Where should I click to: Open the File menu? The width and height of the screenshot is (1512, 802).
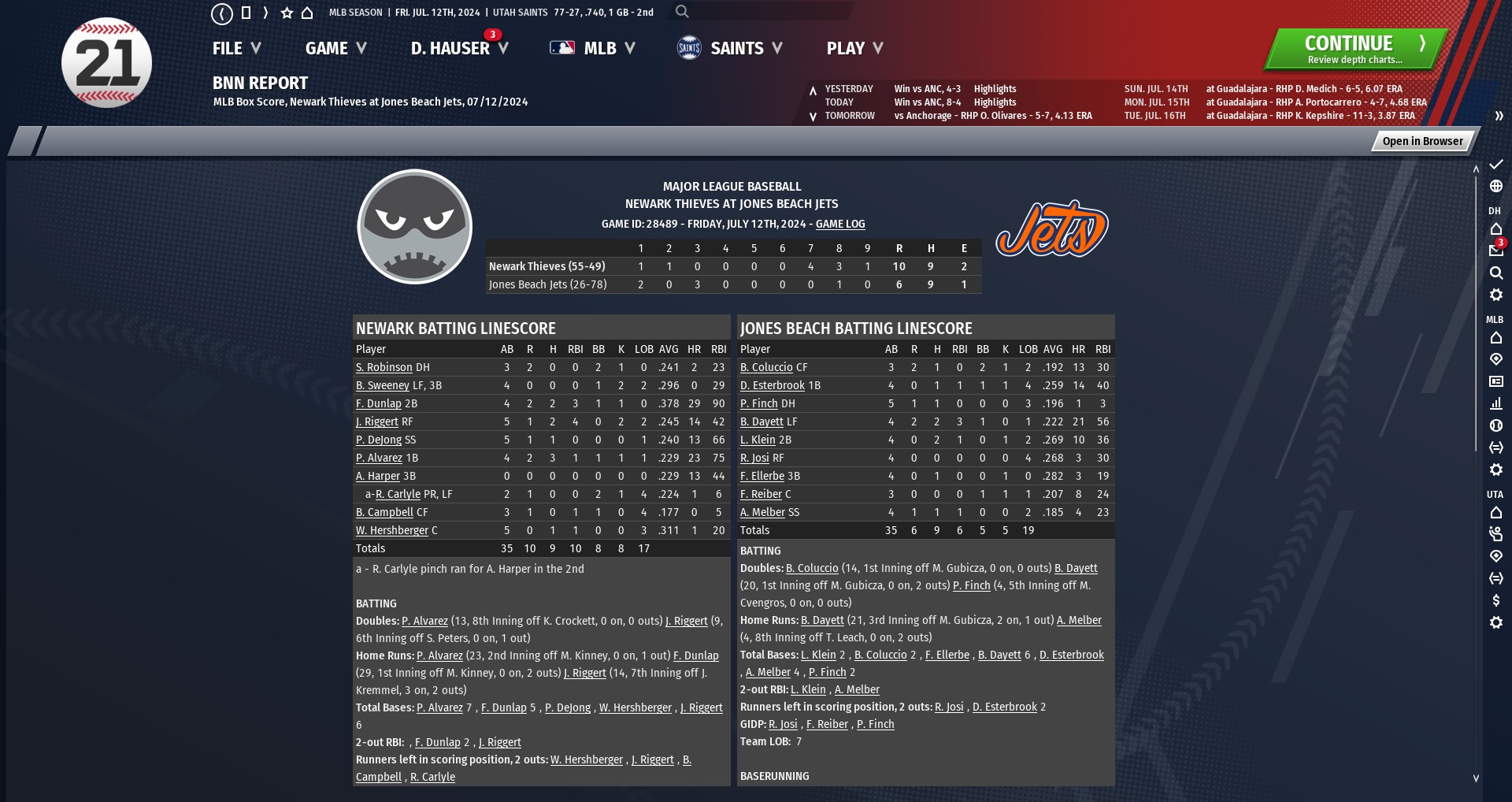[235, 49]
